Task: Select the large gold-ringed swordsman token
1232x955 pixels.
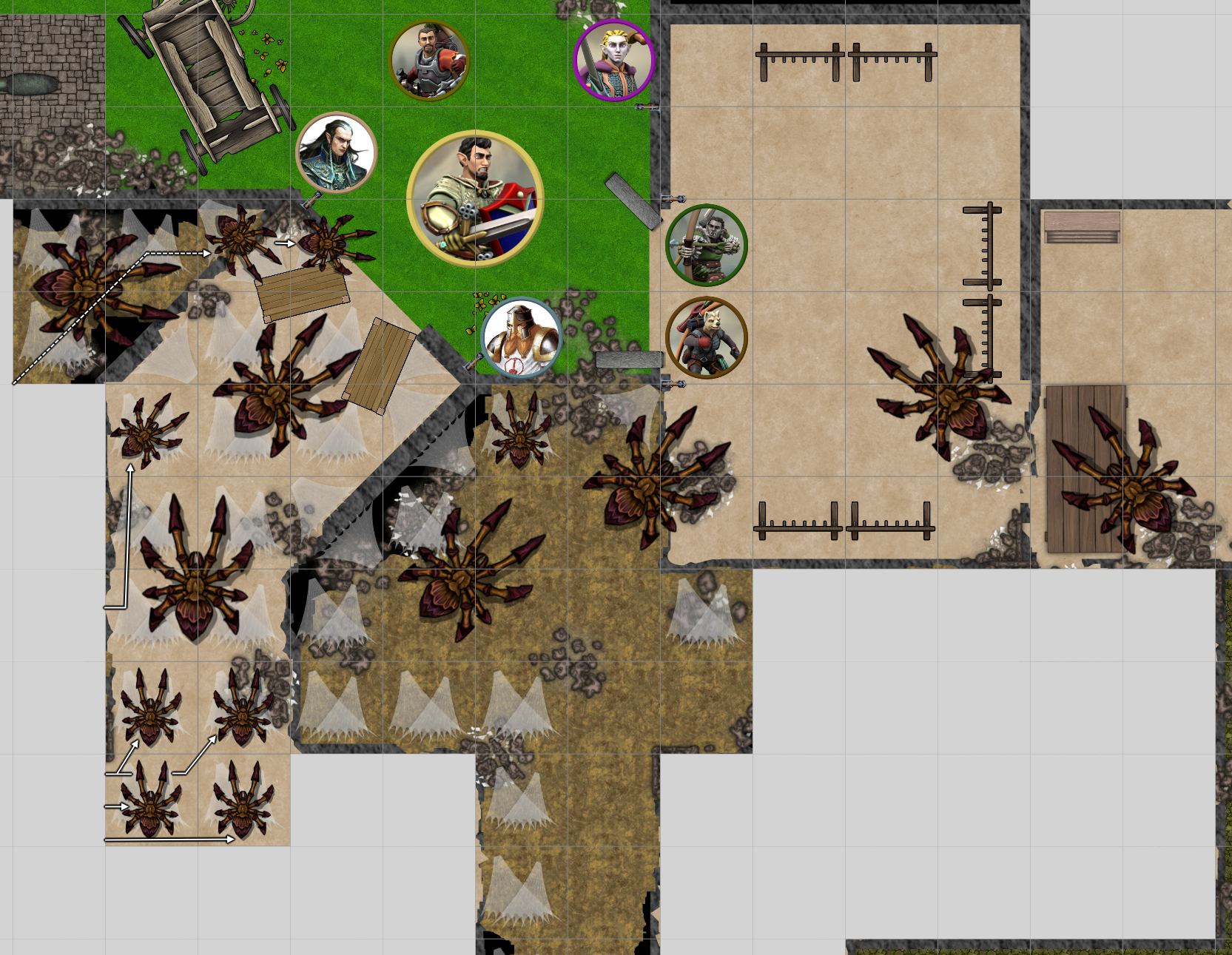Action: tap(475, 198)
